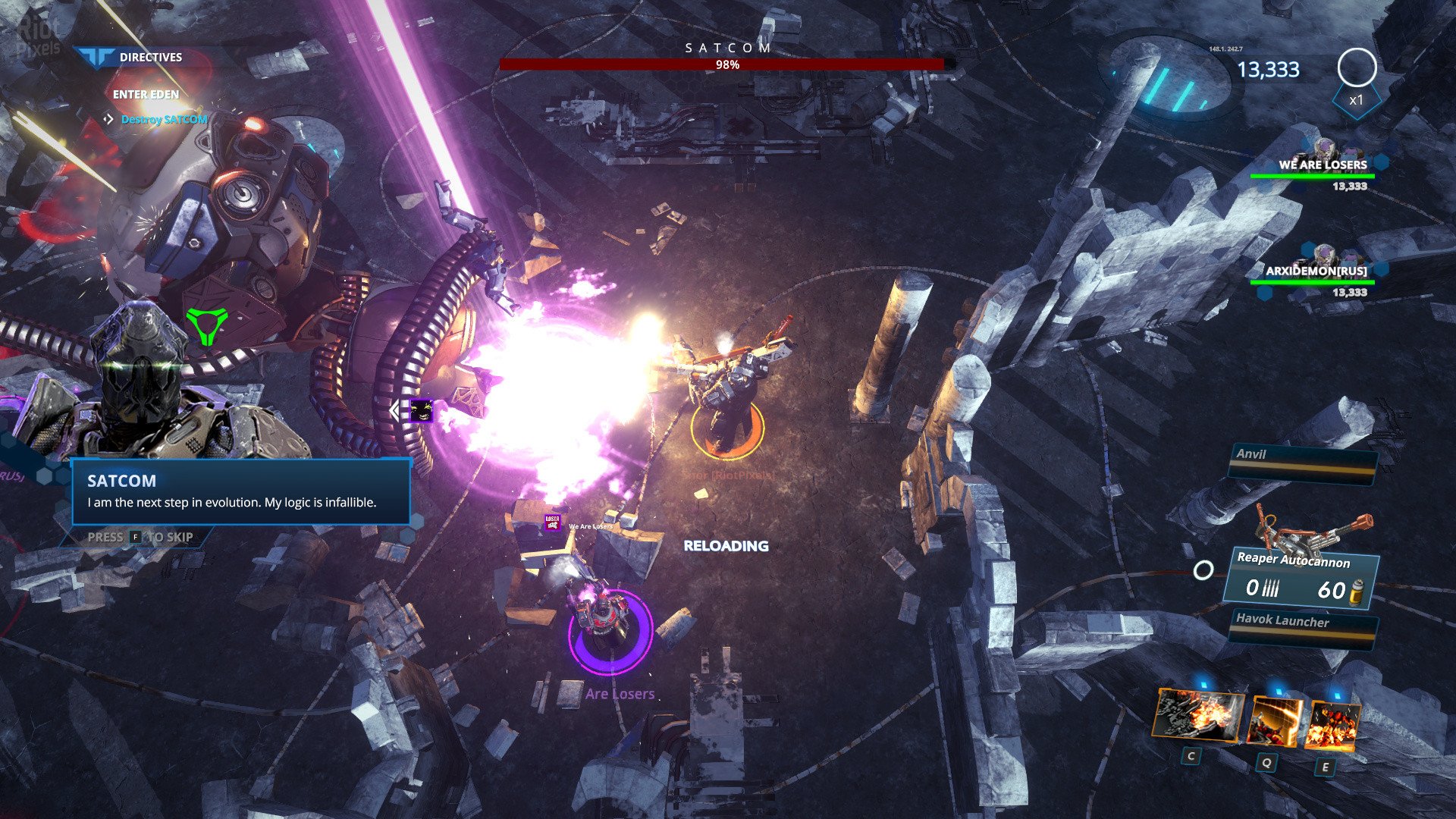Open the Directives objectives header
The width and height of the screenshot is (1456, 819).
[x=150, y=57]
